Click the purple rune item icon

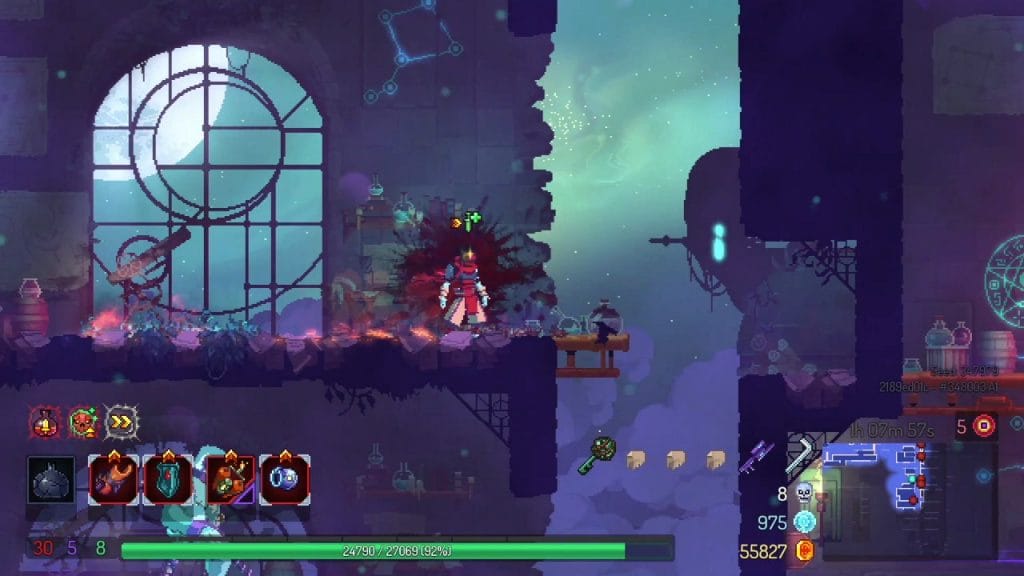coord(757,457)
